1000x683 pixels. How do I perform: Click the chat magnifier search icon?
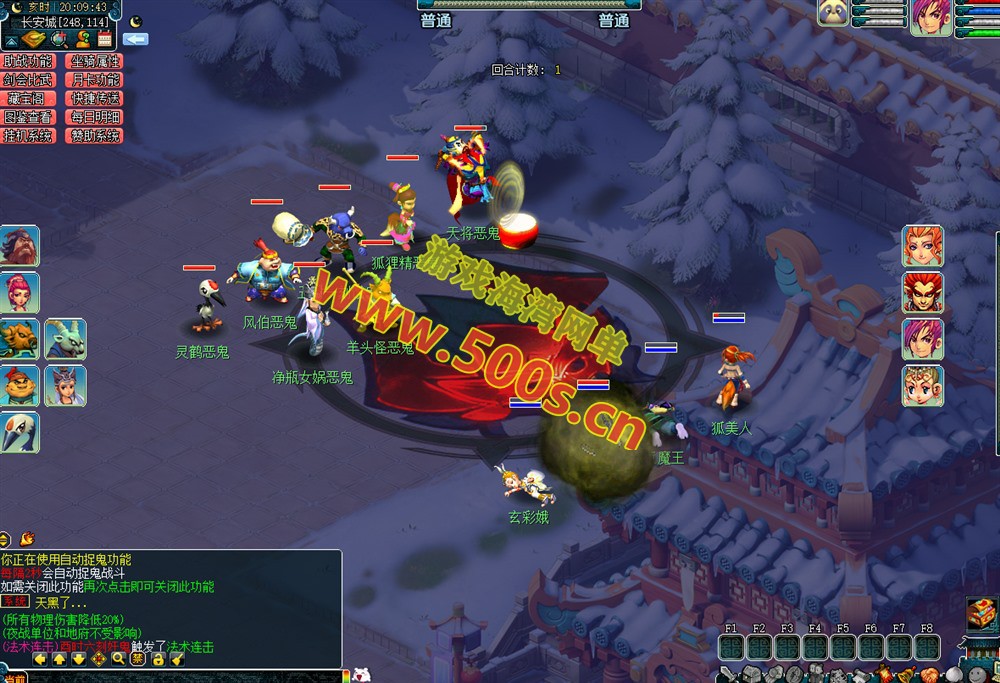click(118, 659)
